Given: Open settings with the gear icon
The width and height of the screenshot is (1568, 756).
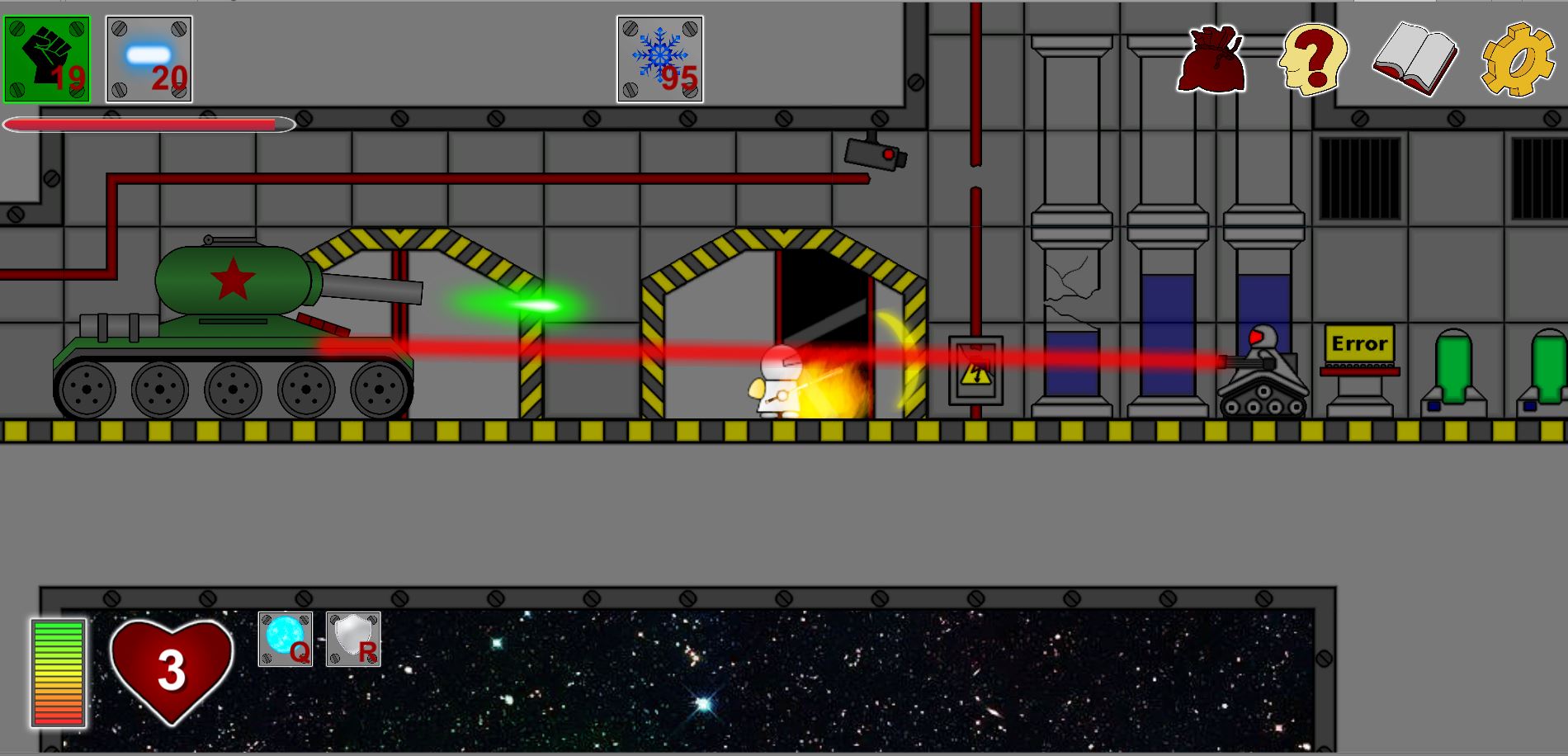Looking at the screenshot, I should [x=1517, y=59].
